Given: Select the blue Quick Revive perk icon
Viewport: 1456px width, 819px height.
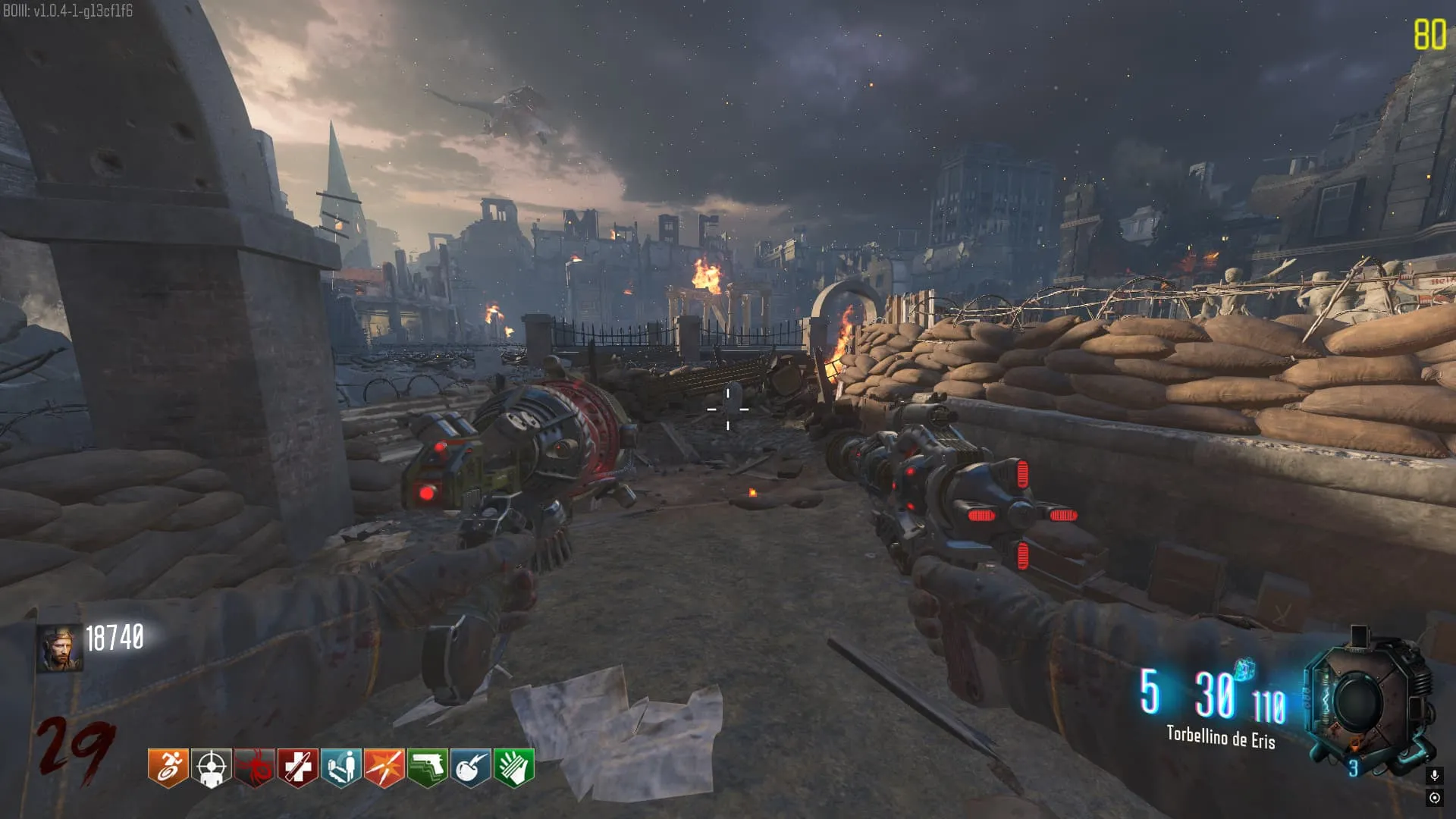Looking at the screenshot, I should point(340,767).
